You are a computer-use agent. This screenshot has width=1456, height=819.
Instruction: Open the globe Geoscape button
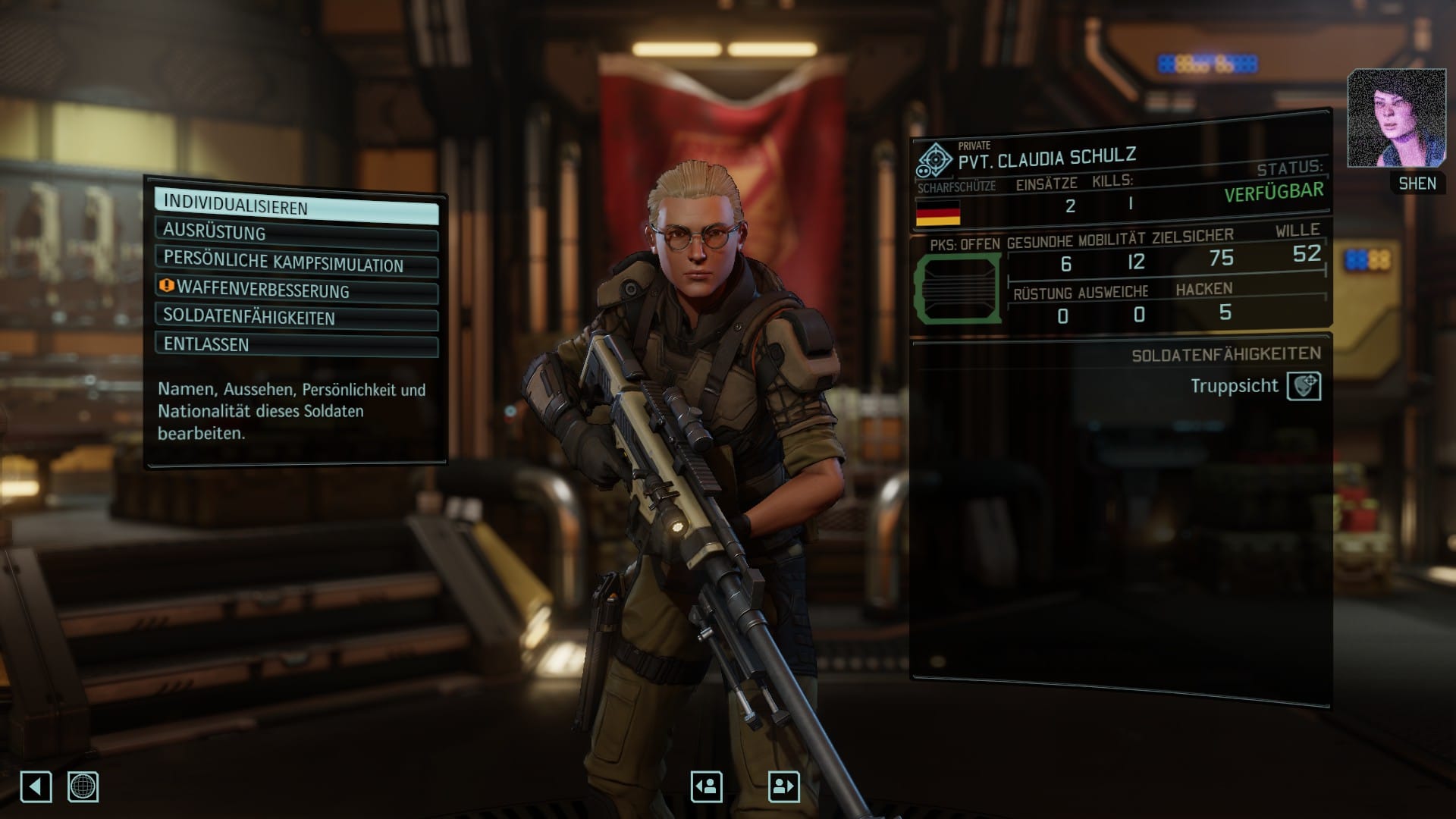click(83, 786)
